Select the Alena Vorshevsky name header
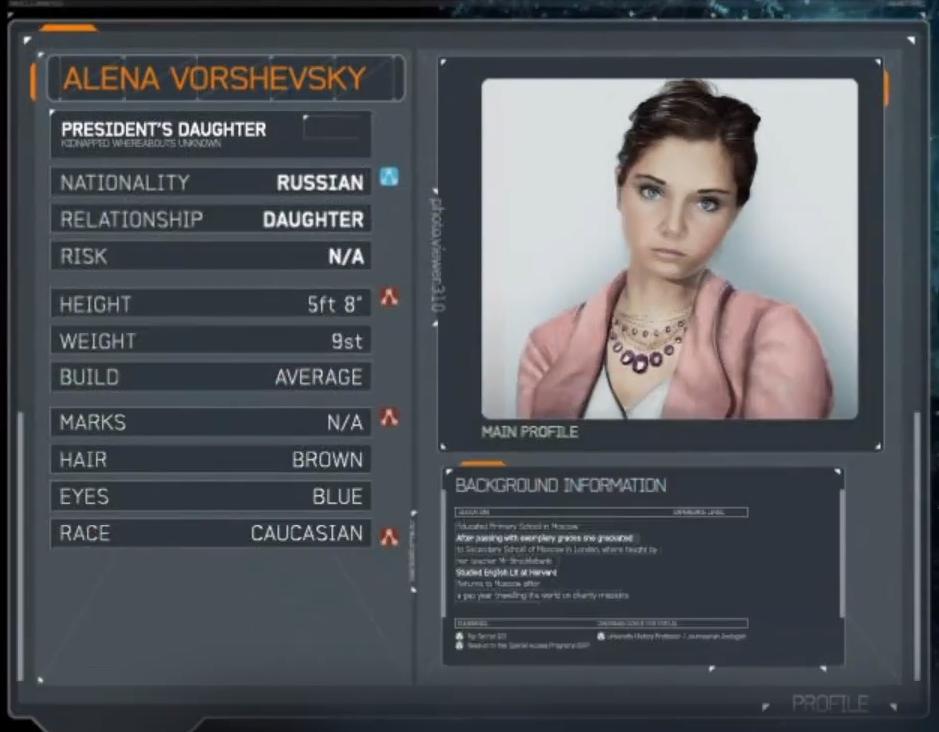 click(214, 79)
